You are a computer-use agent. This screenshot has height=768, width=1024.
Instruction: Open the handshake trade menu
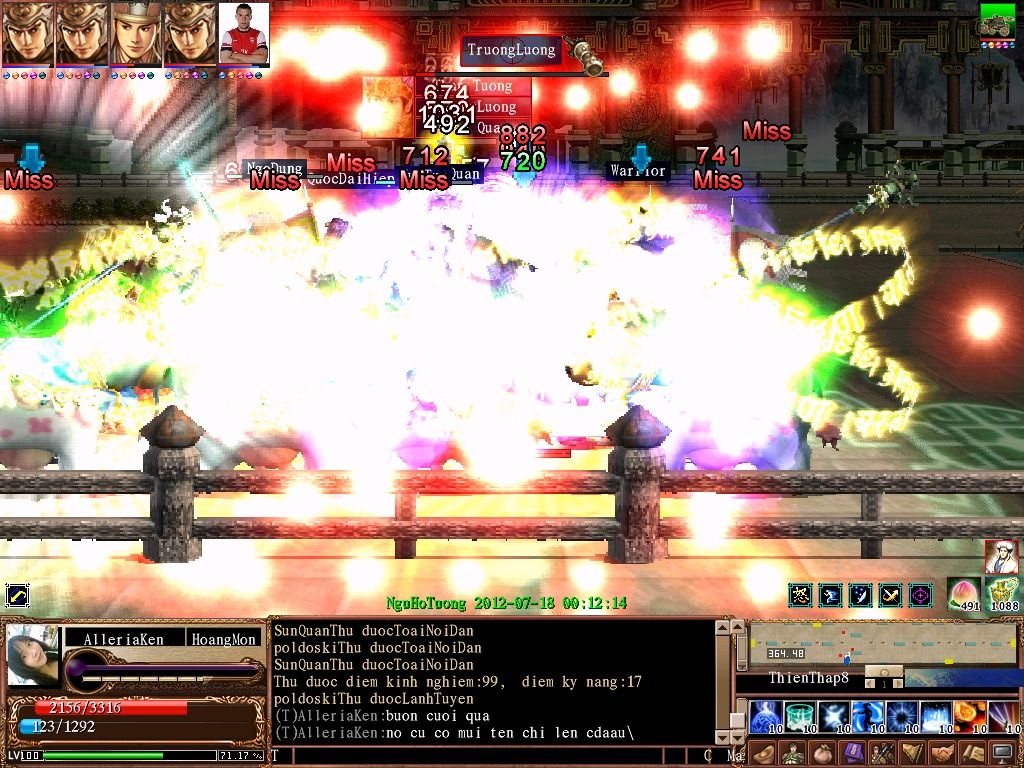point(941,753)
